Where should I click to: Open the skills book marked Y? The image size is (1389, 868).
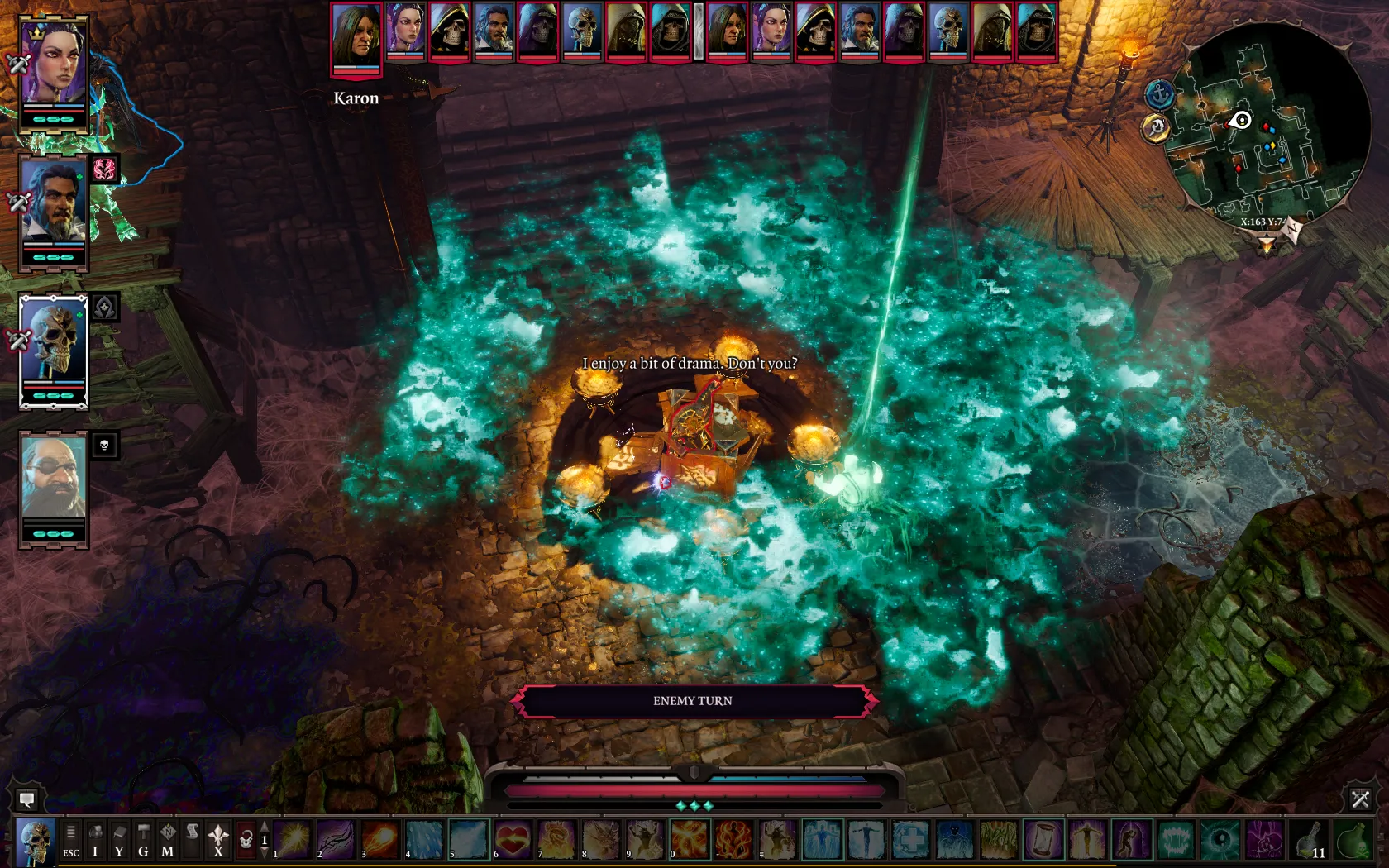pos(119,839)
